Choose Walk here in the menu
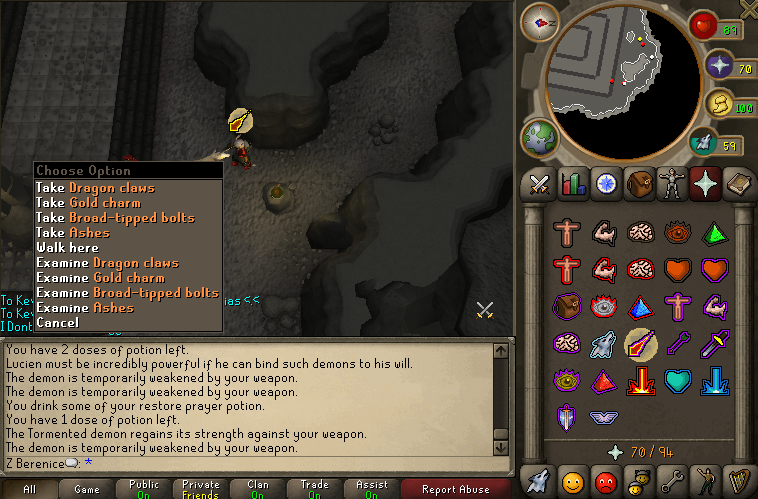Viewport: 758px width, 499px height. coord(67,247)
